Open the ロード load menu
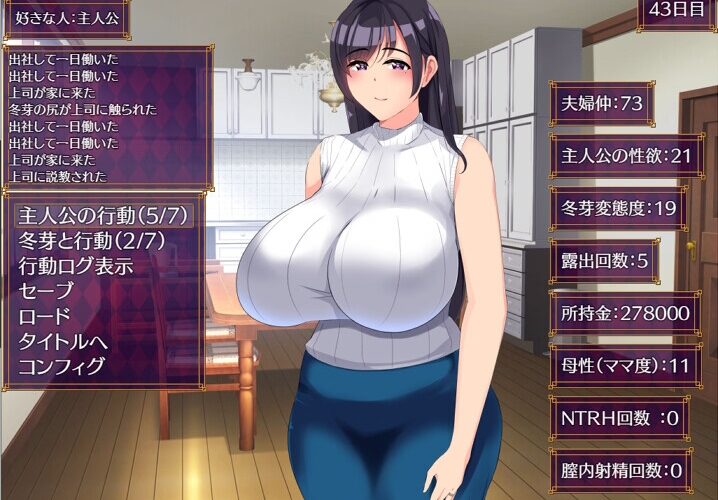Viewport: 718px width, 500px height. (45, 316)
